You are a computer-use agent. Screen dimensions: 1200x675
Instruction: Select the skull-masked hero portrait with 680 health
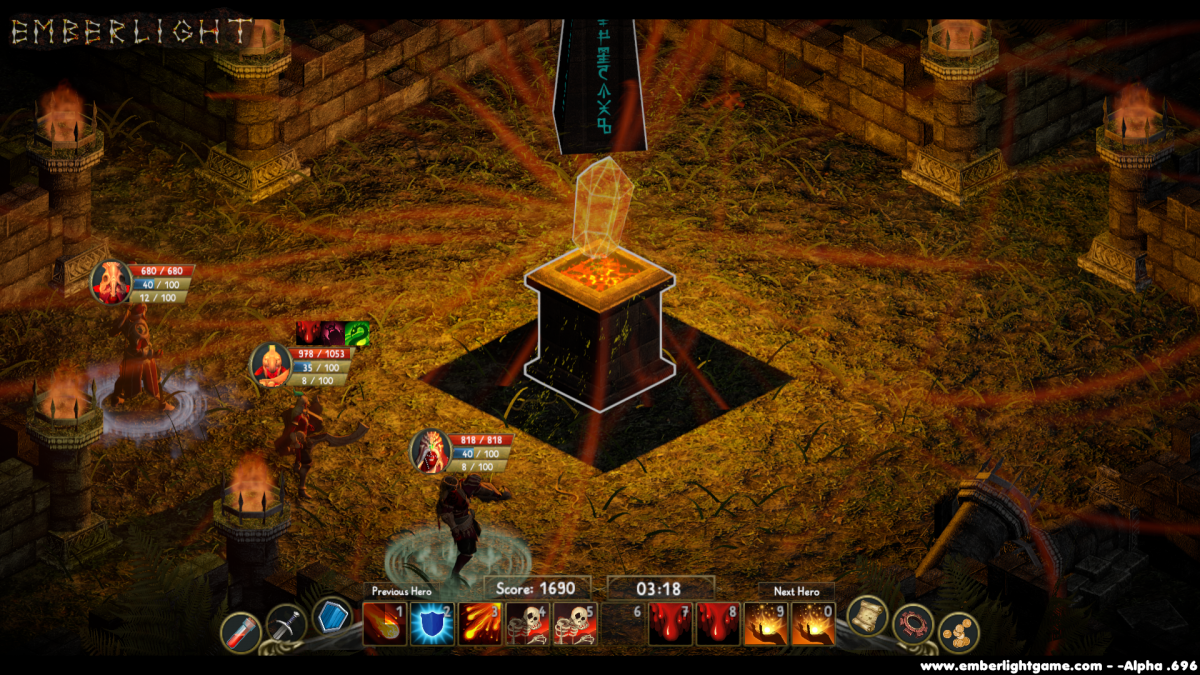coord(110,281)
